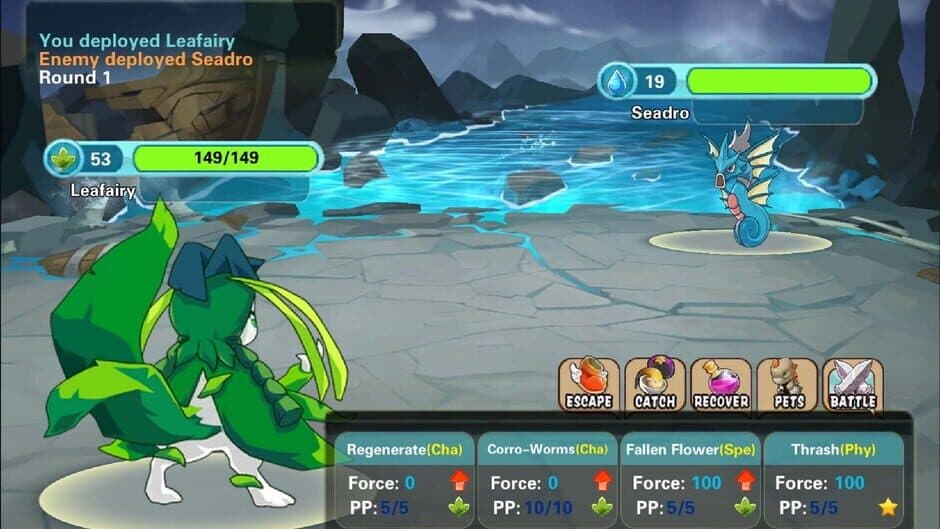The width and height of the screenshot is (940, 529).
Task: Open the Catch action
Action: point(655,384)
